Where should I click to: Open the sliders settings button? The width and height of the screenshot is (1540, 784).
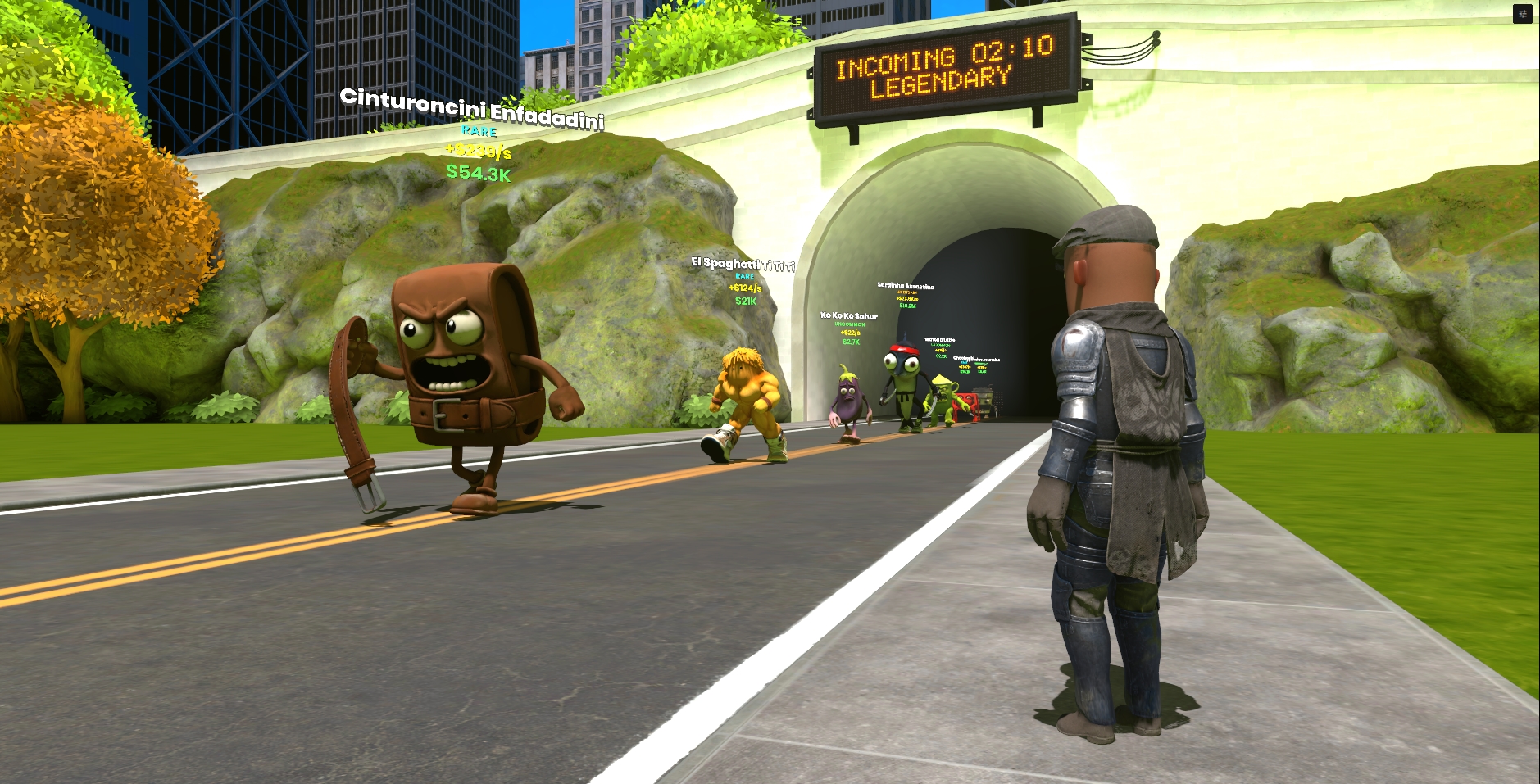click(x=1522, y=14)
